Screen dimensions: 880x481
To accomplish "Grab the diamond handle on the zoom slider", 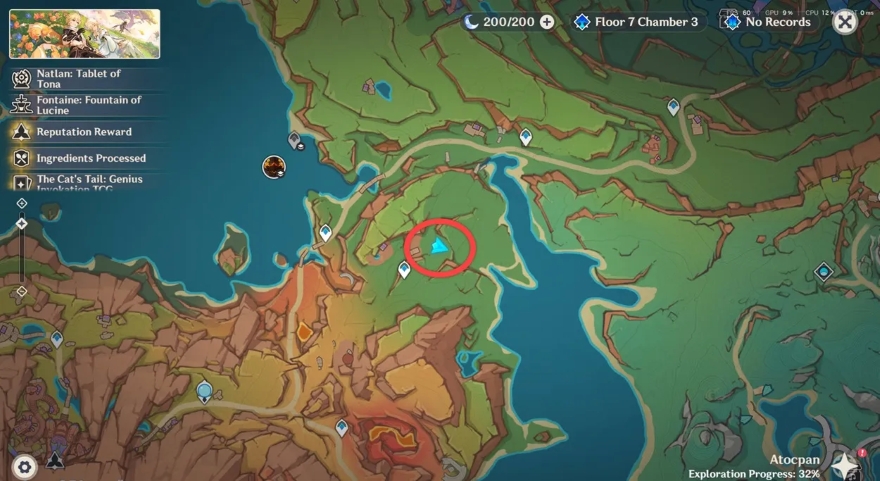I will (22, 223).
